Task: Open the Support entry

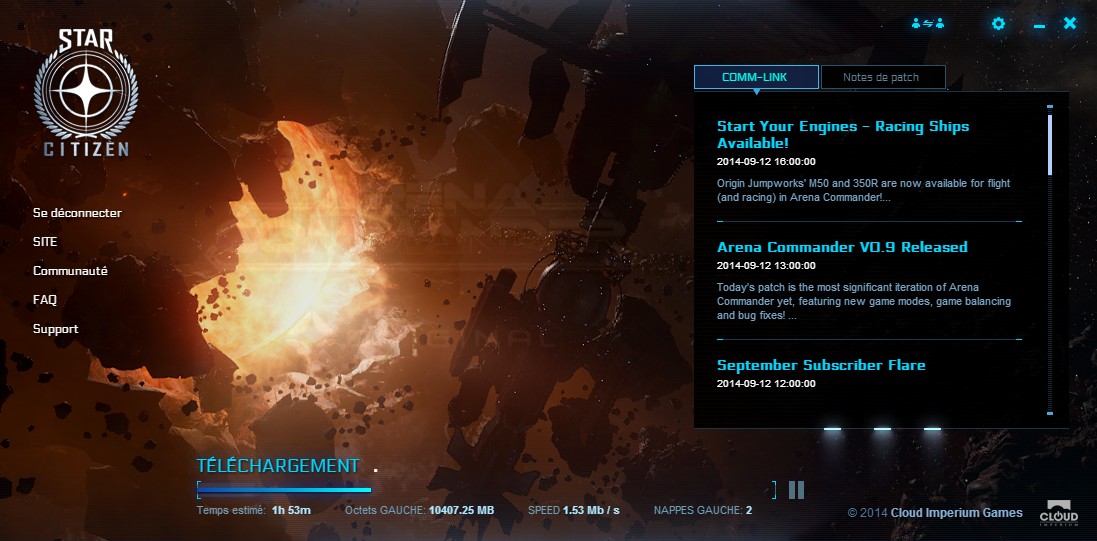Action: tap(55, 329)
